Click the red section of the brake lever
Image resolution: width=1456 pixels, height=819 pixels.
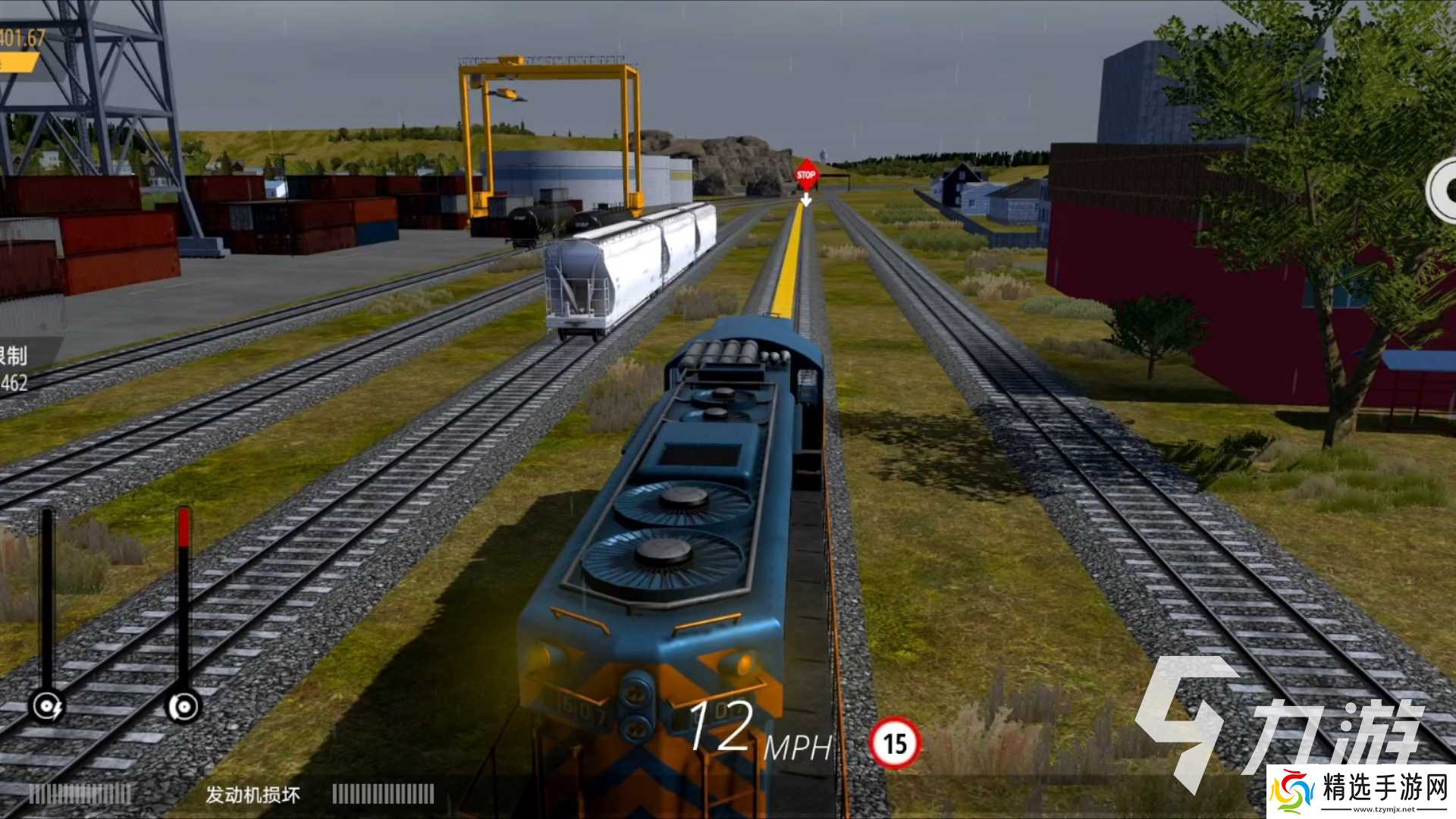coord(184,527)
